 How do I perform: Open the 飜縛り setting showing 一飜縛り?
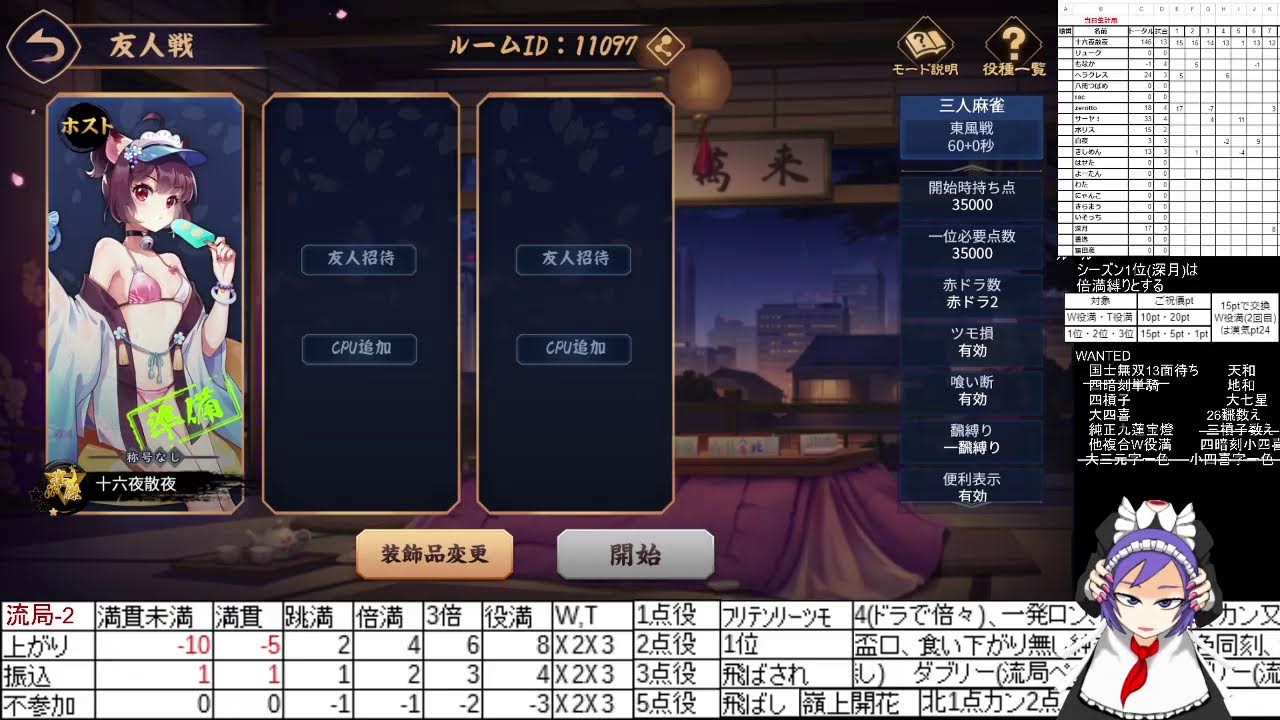click(971, 439)
